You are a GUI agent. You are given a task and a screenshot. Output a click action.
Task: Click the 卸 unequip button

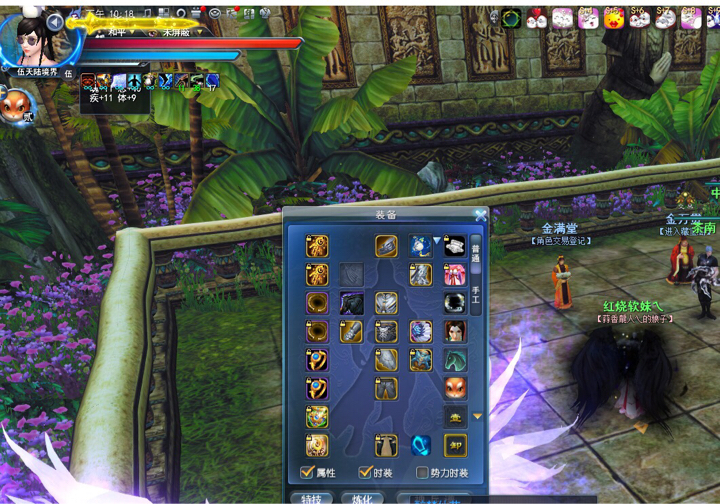(x=455, y=445)
